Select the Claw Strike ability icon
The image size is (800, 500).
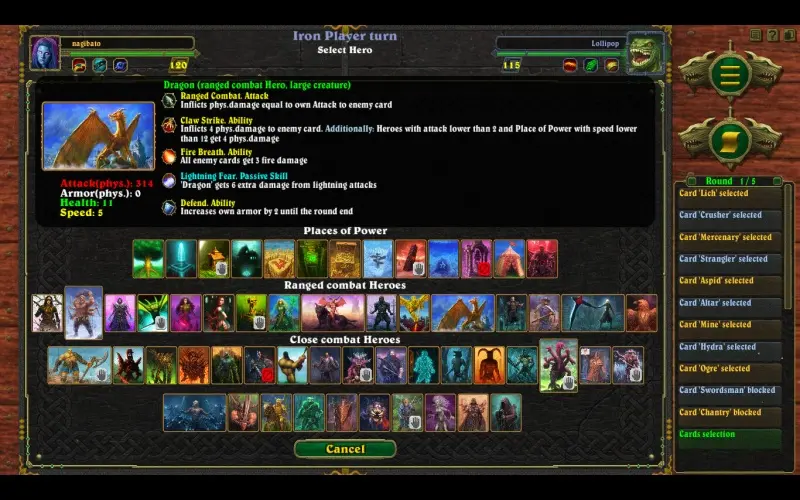[x=170, y=126]
